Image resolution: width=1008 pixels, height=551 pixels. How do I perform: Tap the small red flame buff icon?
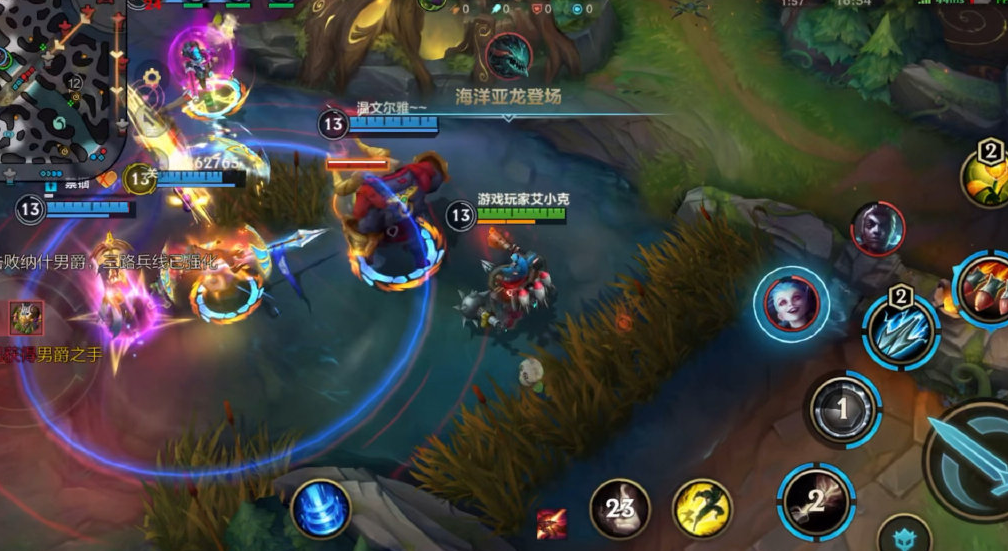coord(551,522)
